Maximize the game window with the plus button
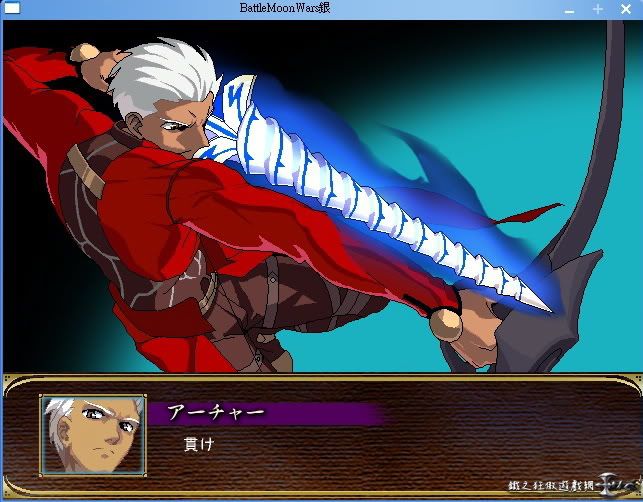 [597, 9]
